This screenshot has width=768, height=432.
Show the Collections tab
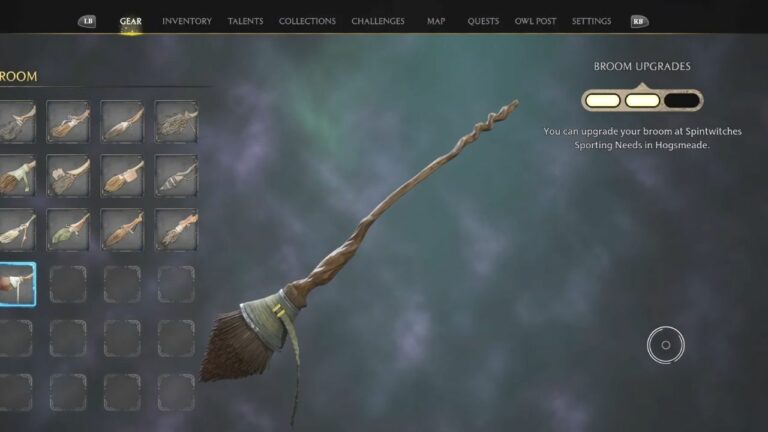307,21
